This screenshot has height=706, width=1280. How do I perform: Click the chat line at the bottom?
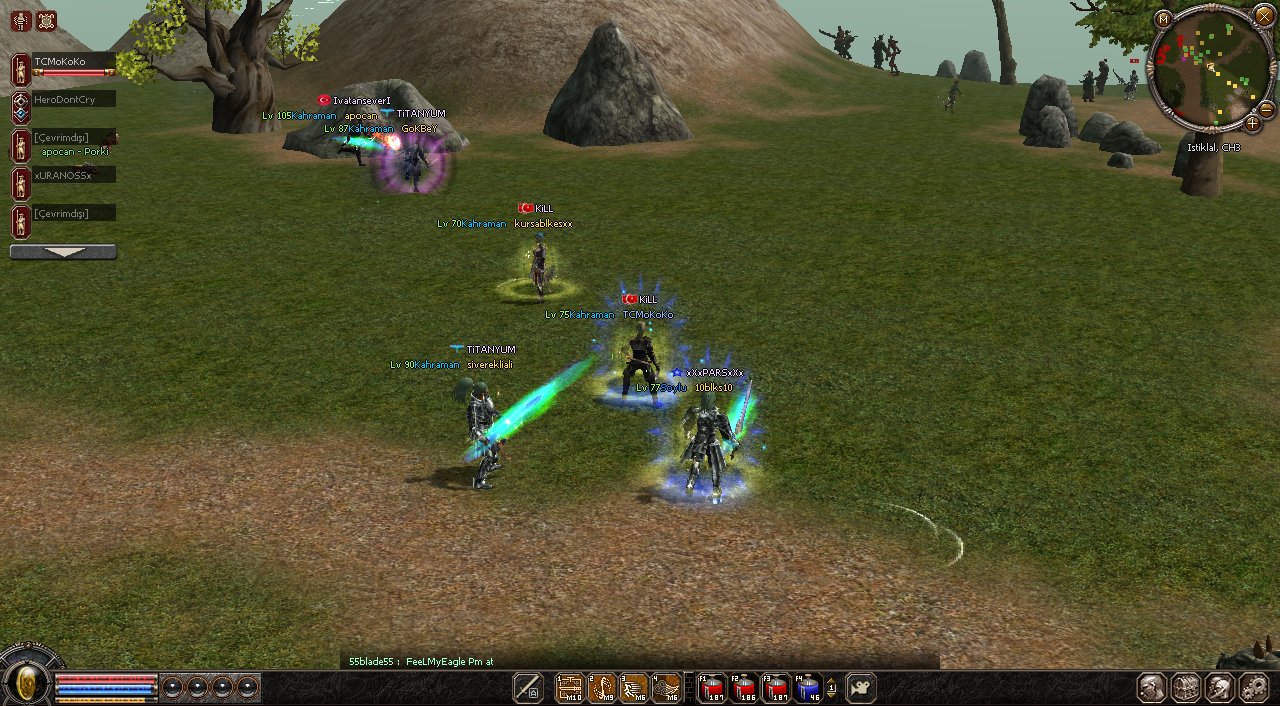click(640, 661)
